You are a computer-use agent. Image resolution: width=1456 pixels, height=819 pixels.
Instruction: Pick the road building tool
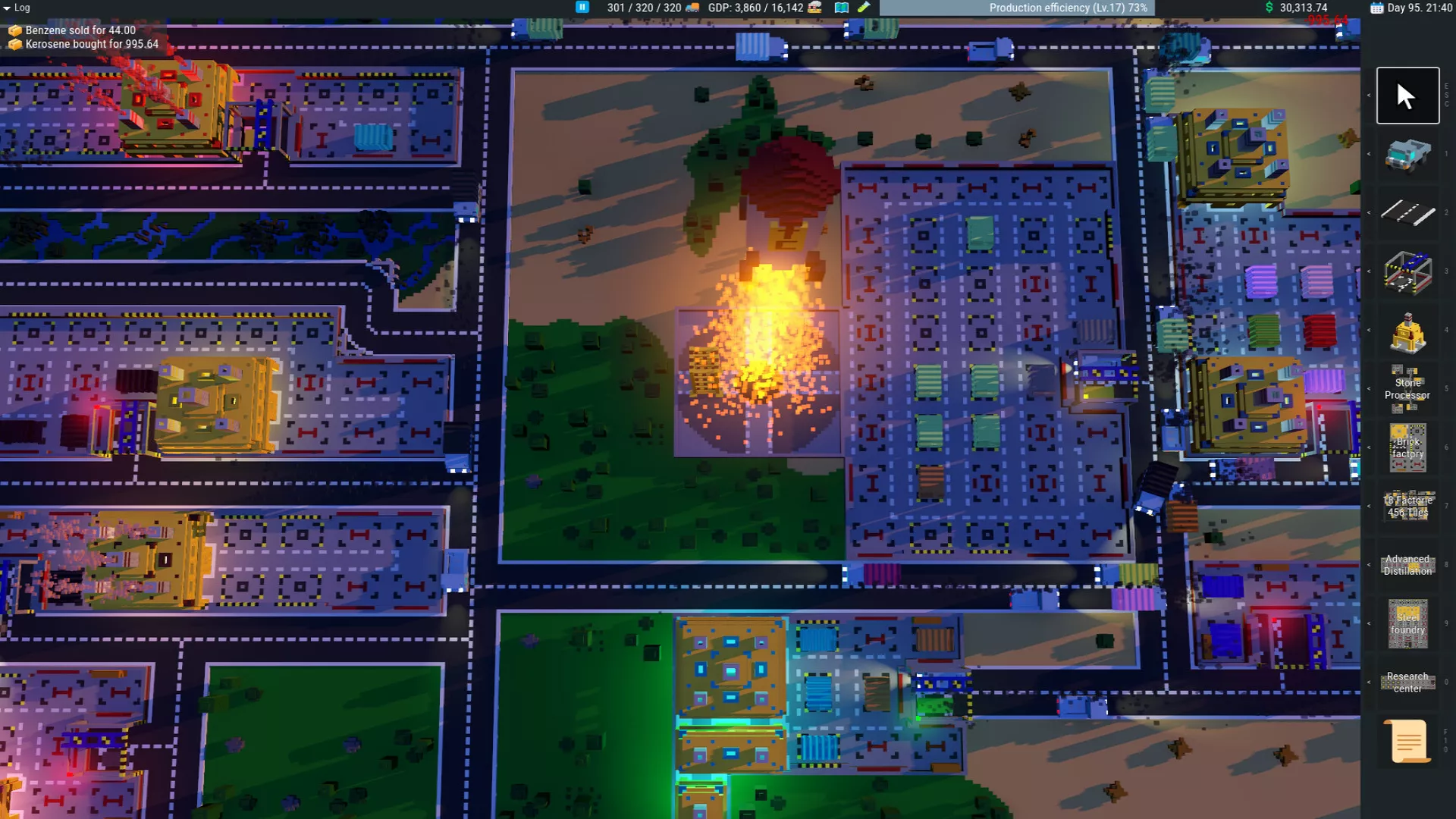click(x=1407, y=213)
